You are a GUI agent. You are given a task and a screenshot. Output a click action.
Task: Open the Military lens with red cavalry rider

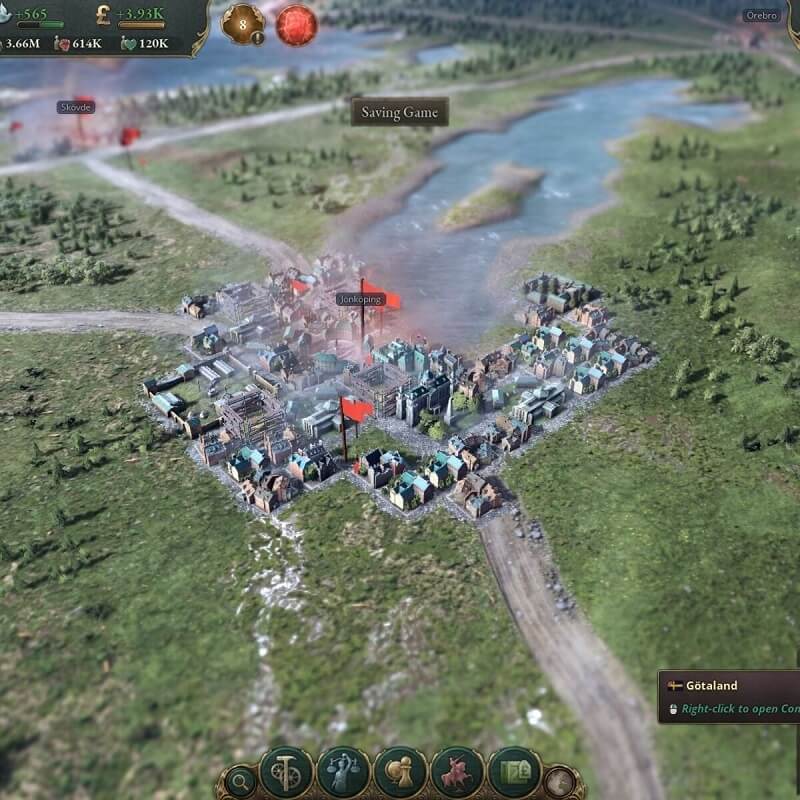(457, 772)
